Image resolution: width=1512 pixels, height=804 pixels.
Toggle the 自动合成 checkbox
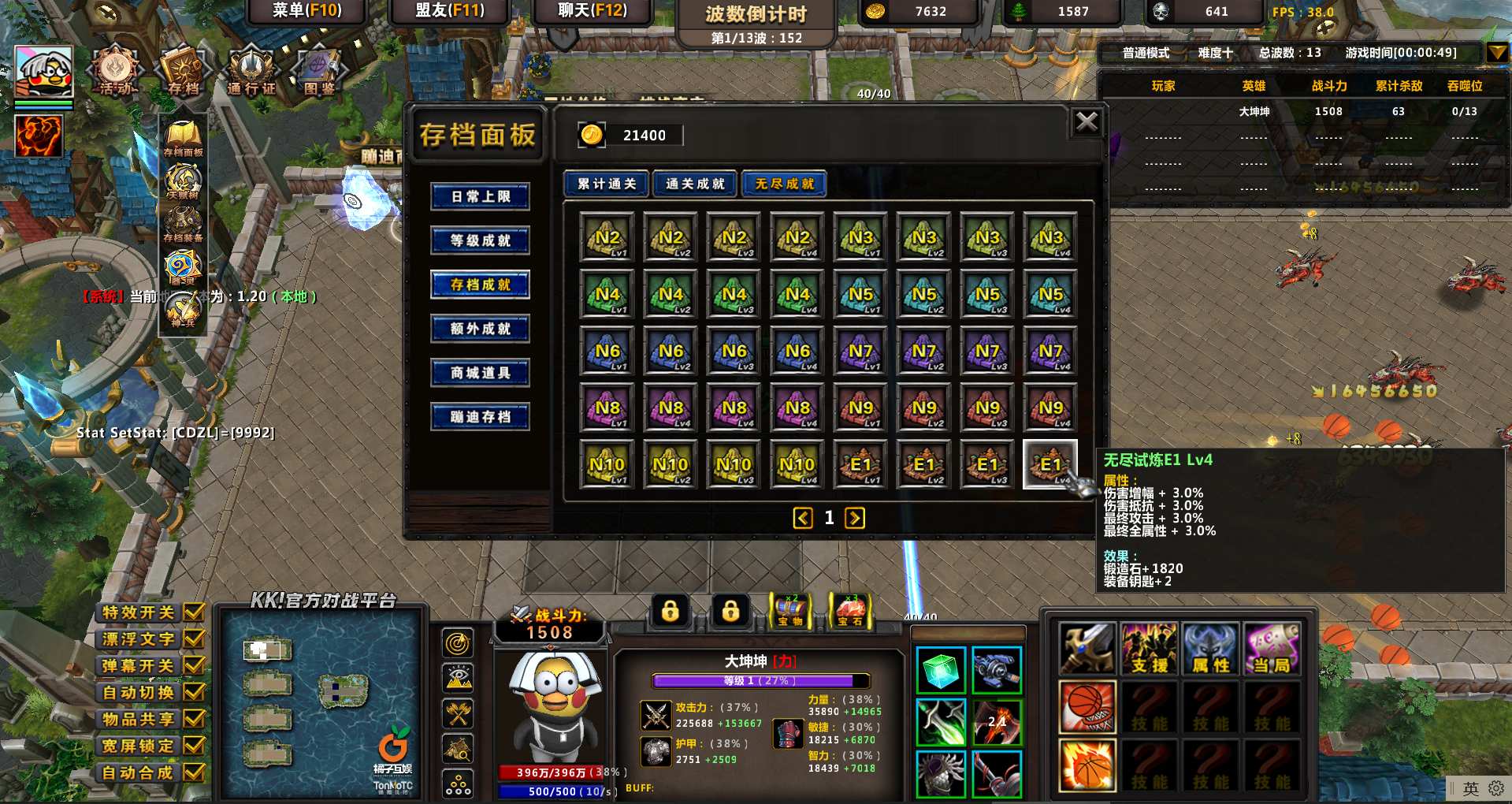pos(194,772)
